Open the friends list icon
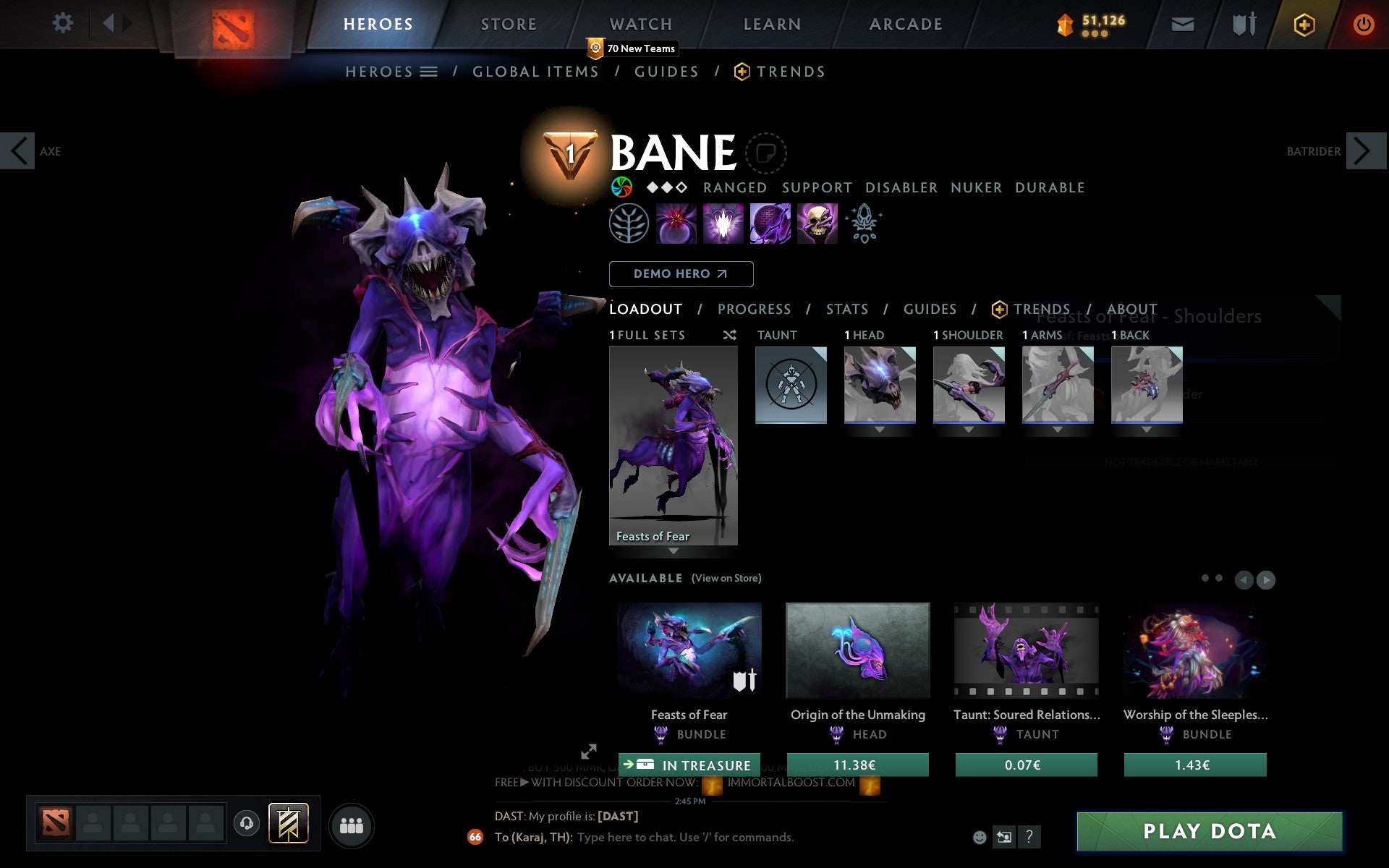This screenshot has width=1389, height=868. (x=352, y=825)
